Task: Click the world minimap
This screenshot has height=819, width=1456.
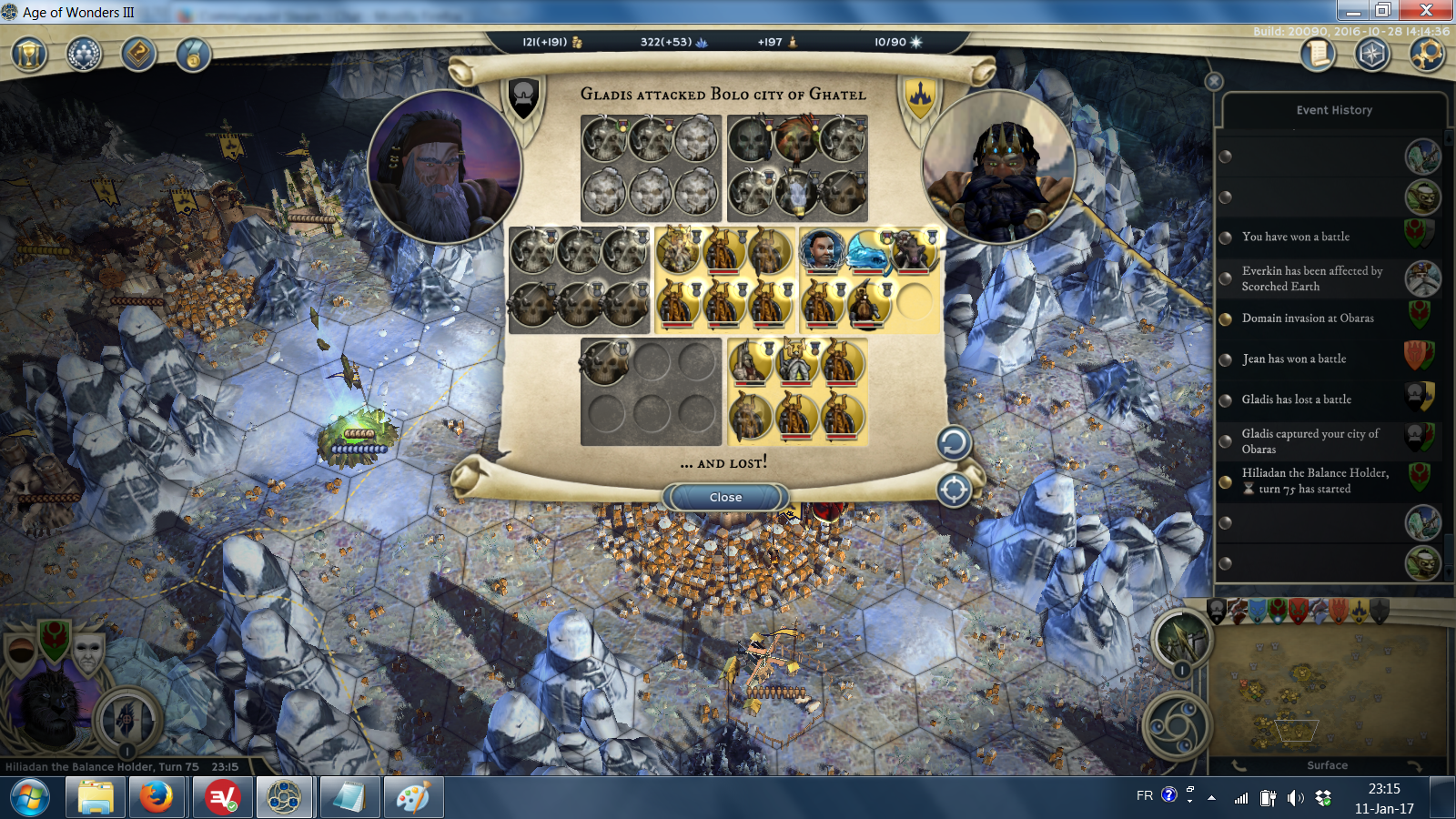Action: coord(1327,692)
